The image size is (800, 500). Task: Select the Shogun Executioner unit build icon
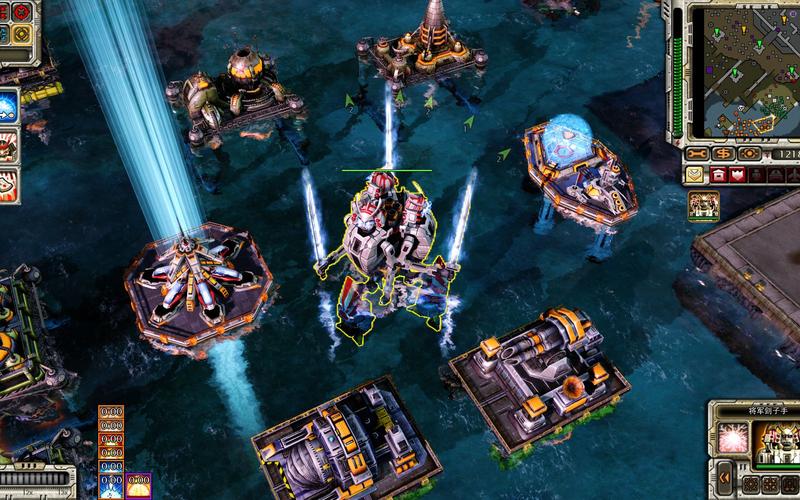tap(704, 205)
